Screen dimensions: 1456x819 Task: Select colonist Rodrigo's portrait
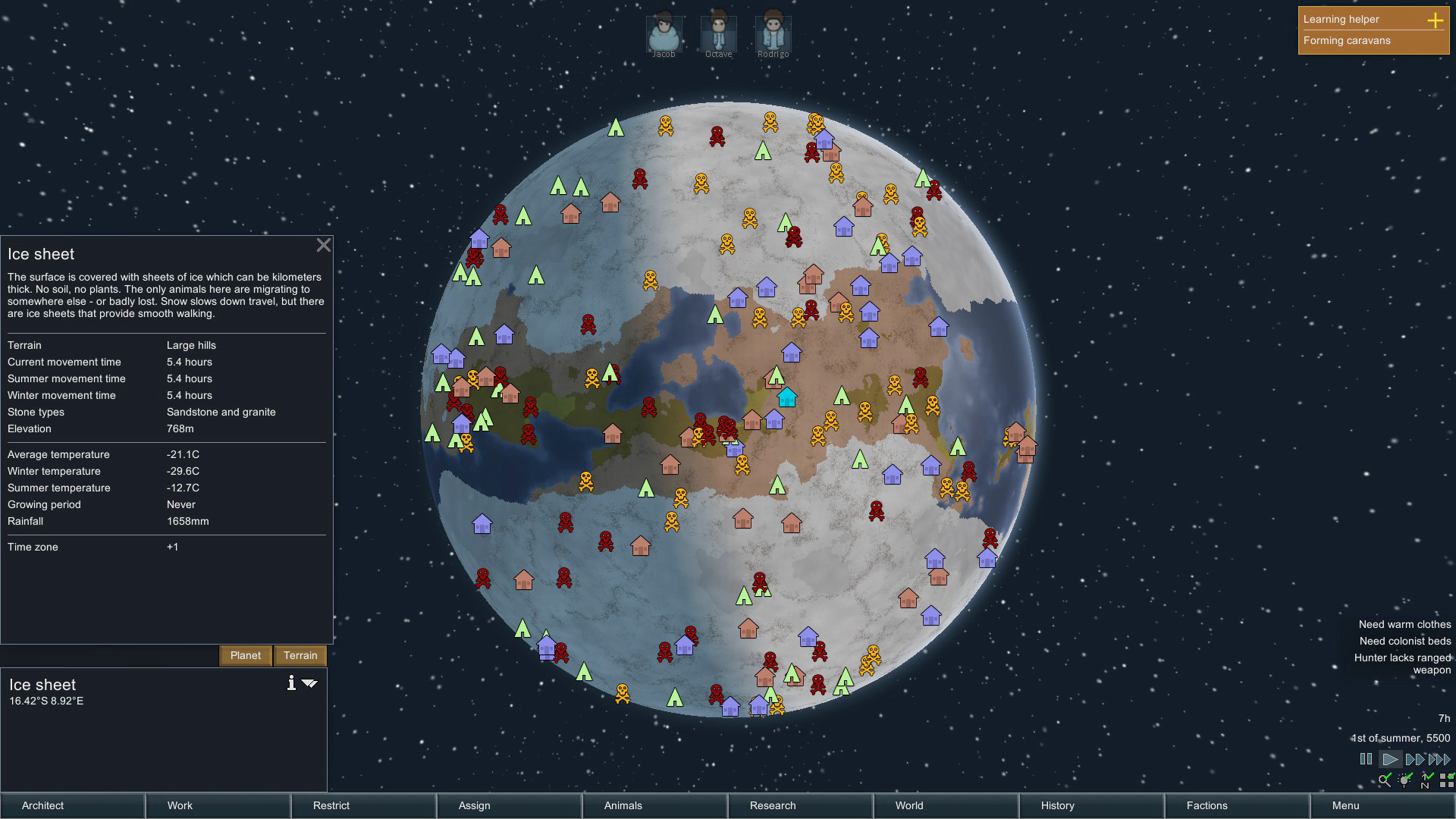click(x=772, y=32)
